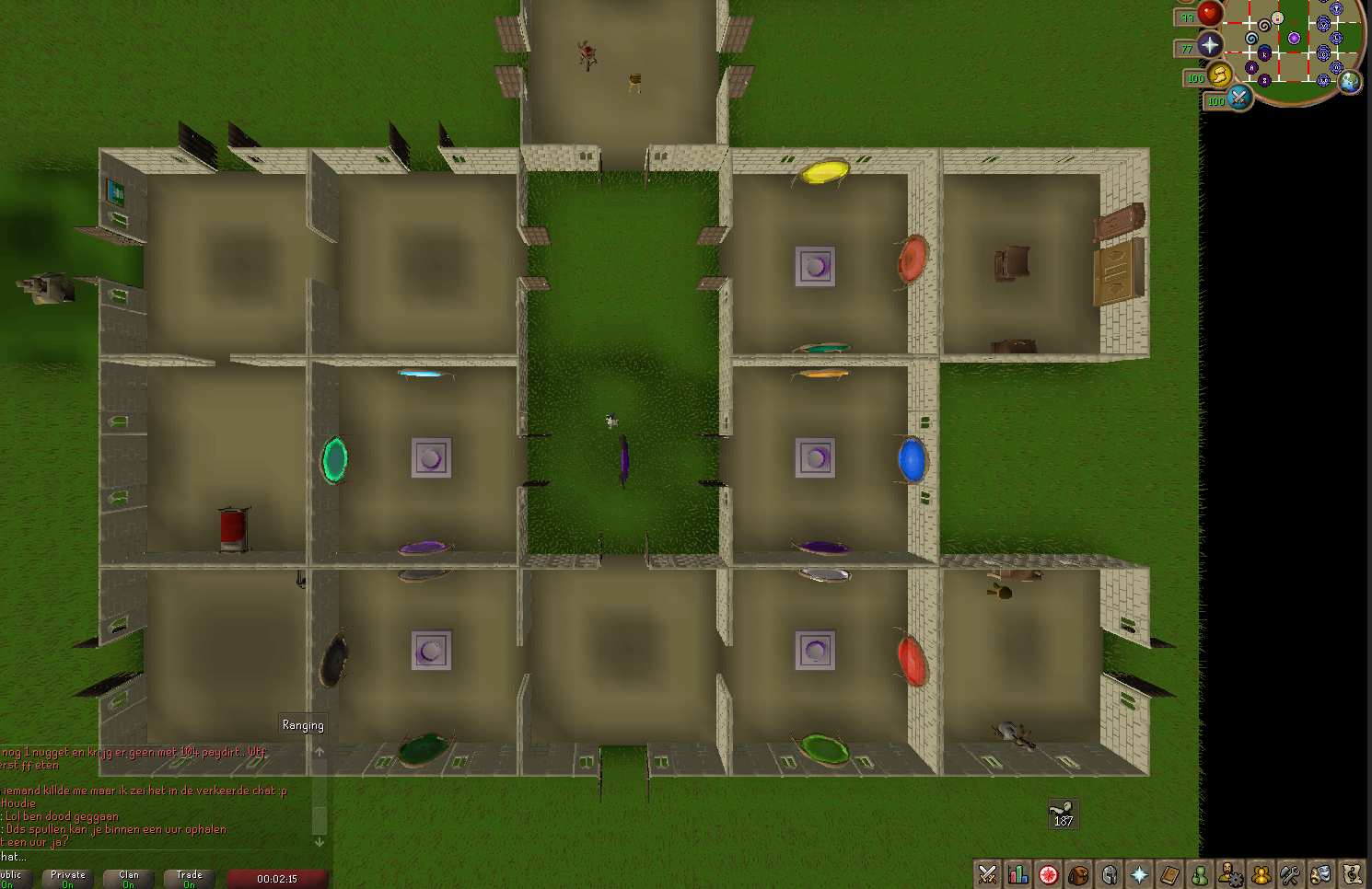The image size is (1372, 889).
Task: Toggle Trade chat off
Action: [x=188, y=877]
